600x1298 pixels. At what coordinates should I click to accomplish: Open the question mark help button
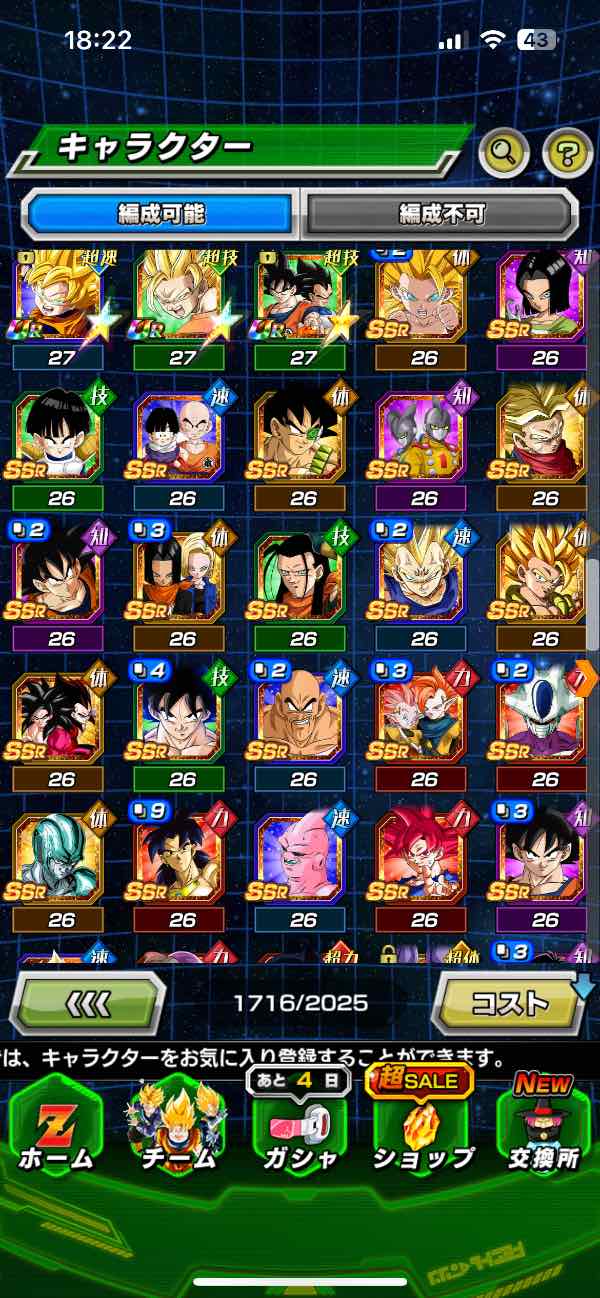click(x=567, y=153)
